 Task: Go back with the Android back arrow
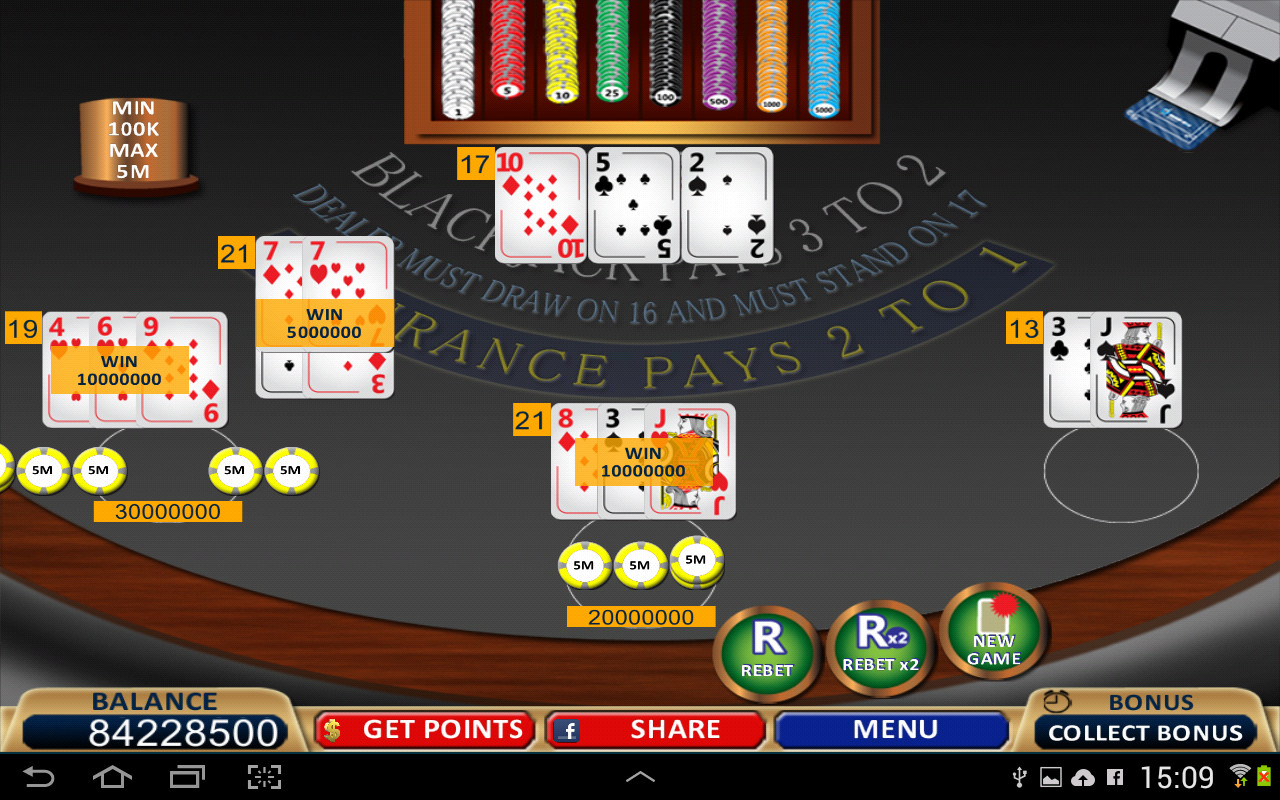40,777
